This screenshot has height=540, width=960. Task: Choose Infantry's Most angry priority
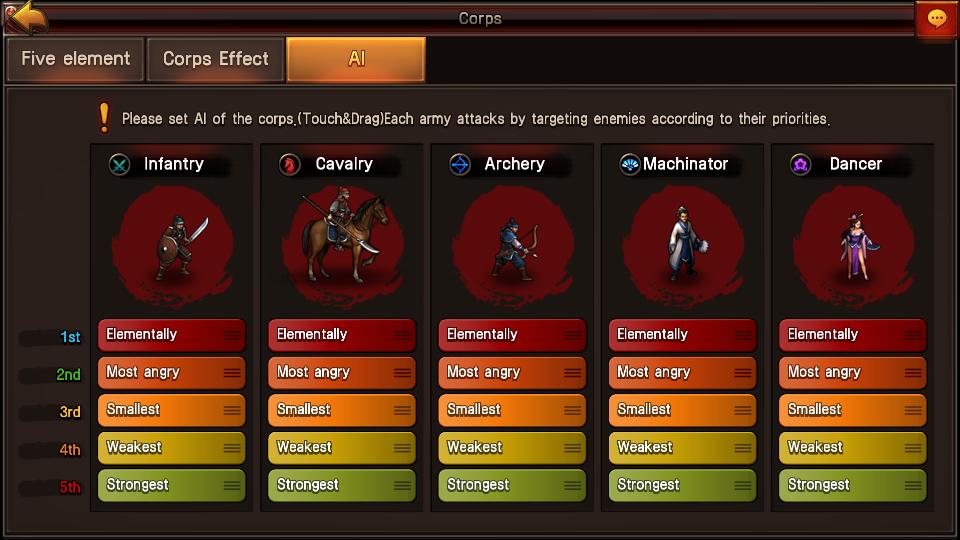[x=171, y=372]
